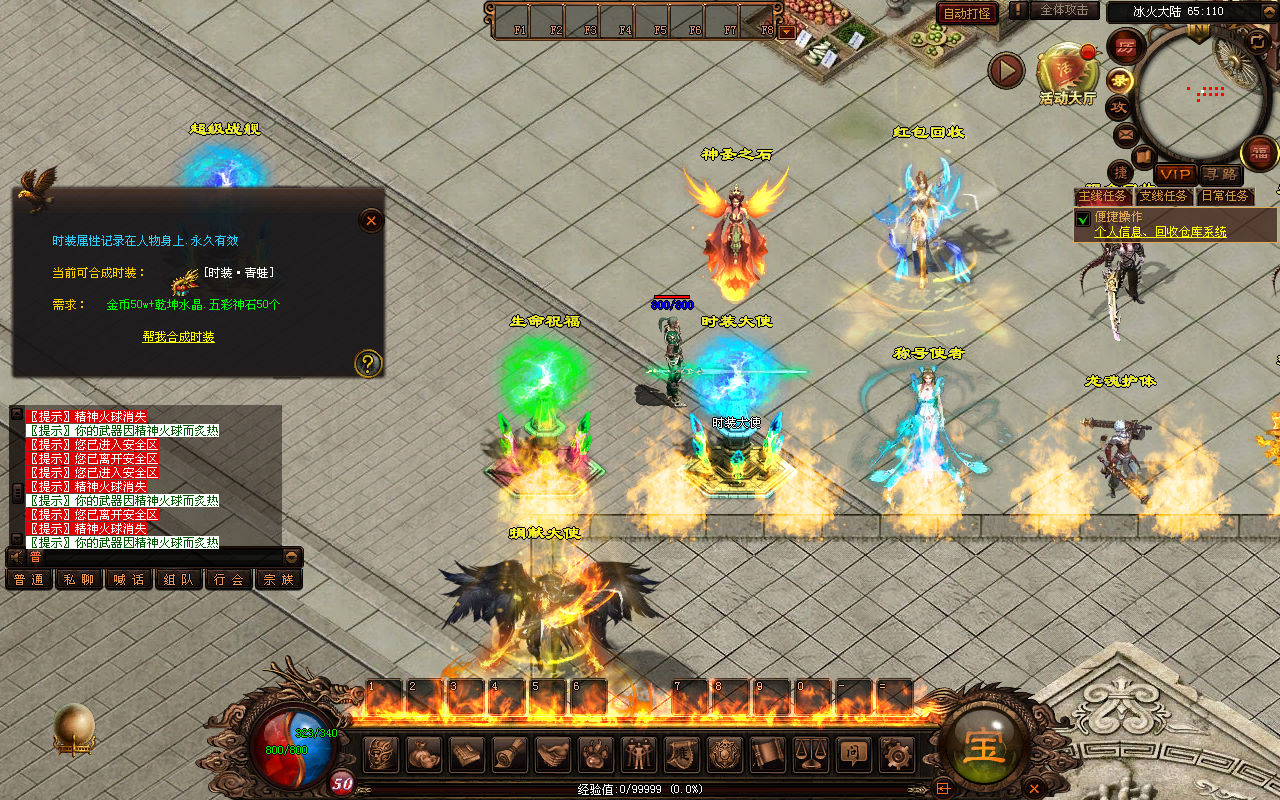Screen dimensions: 1280x800
Task: Open the 个人信息、回收仓库系统 quest link
Action: (1160, 232)
